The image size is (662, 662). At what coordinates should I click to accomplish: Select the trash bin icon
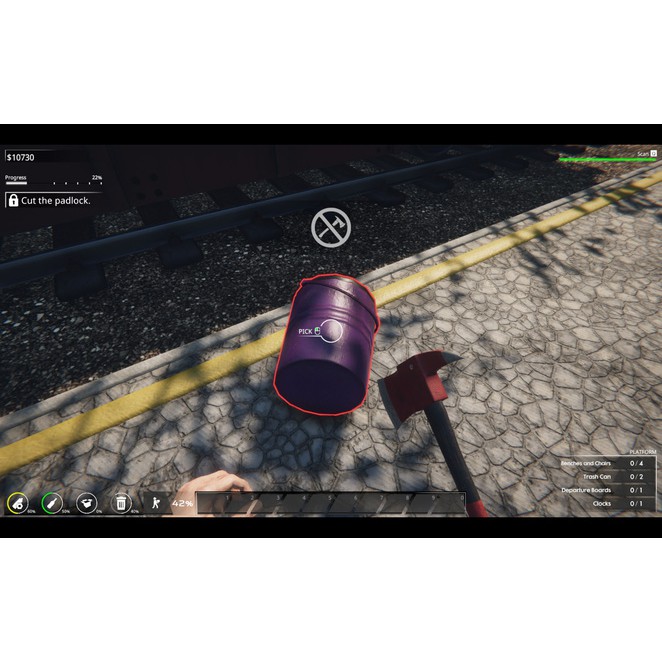click(122, 503)
